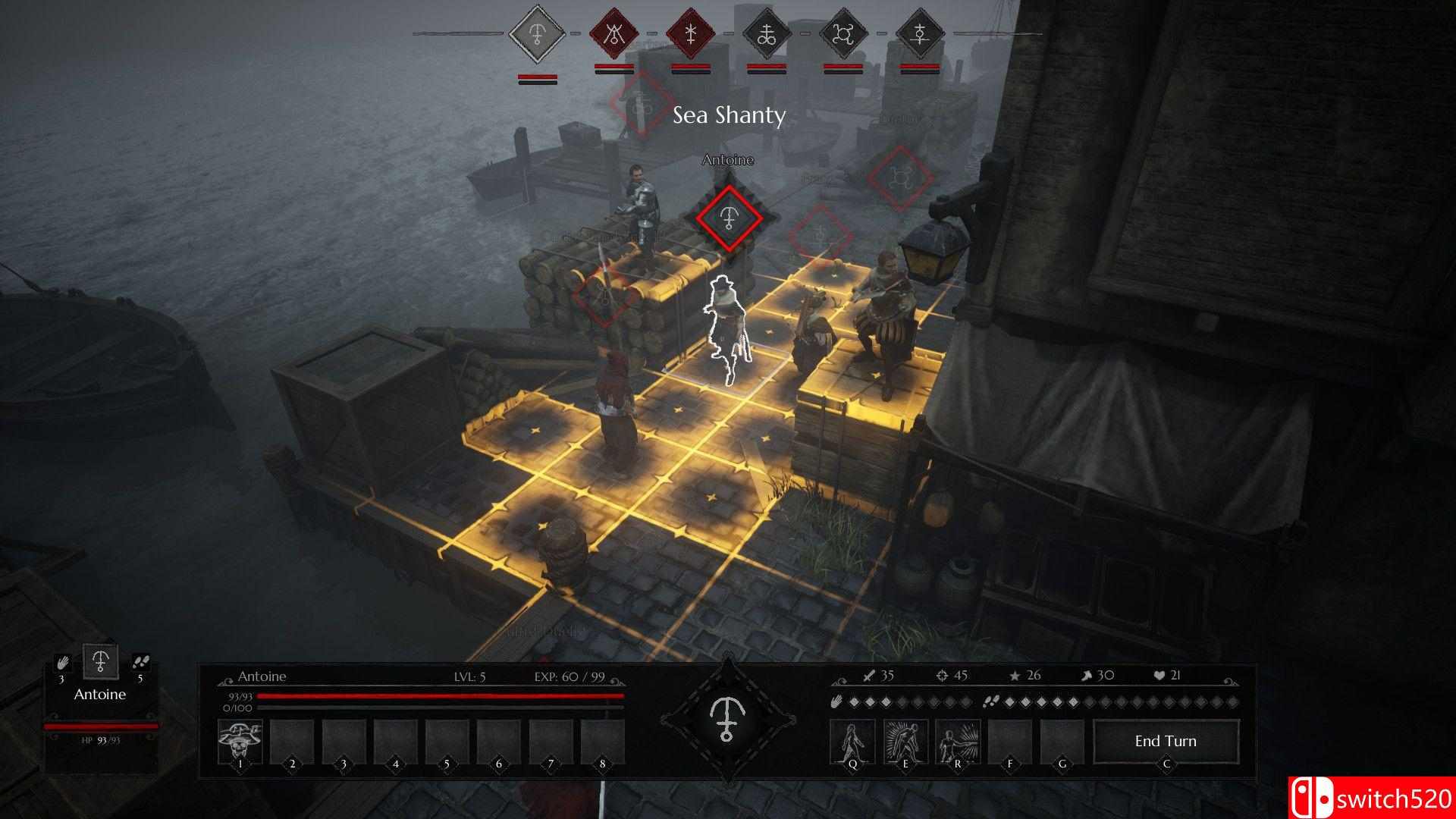Viewport: 1456px width, 819px height.
Task: Activate the pushing figure strike ability
Action: pos(957,741)
